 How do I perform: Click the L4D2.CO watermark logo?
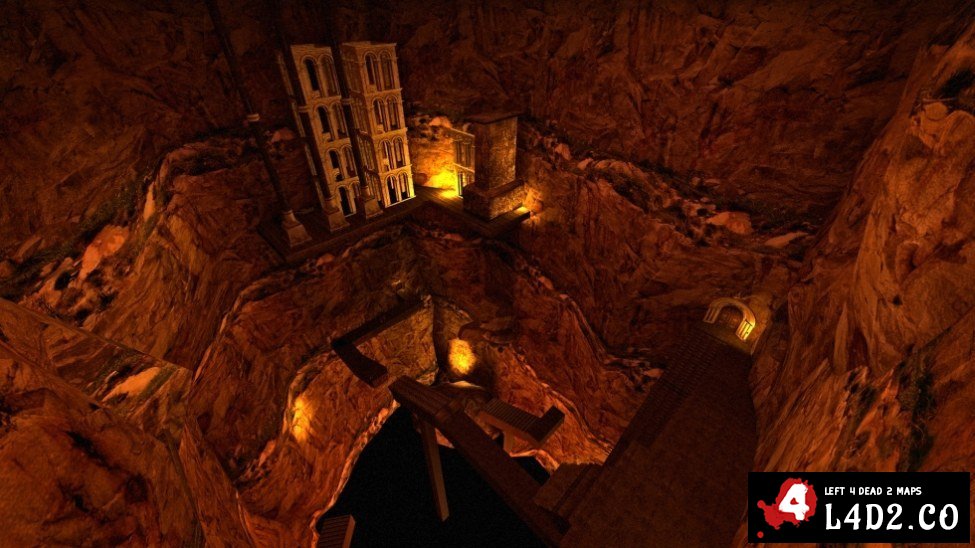click(858, 507)
